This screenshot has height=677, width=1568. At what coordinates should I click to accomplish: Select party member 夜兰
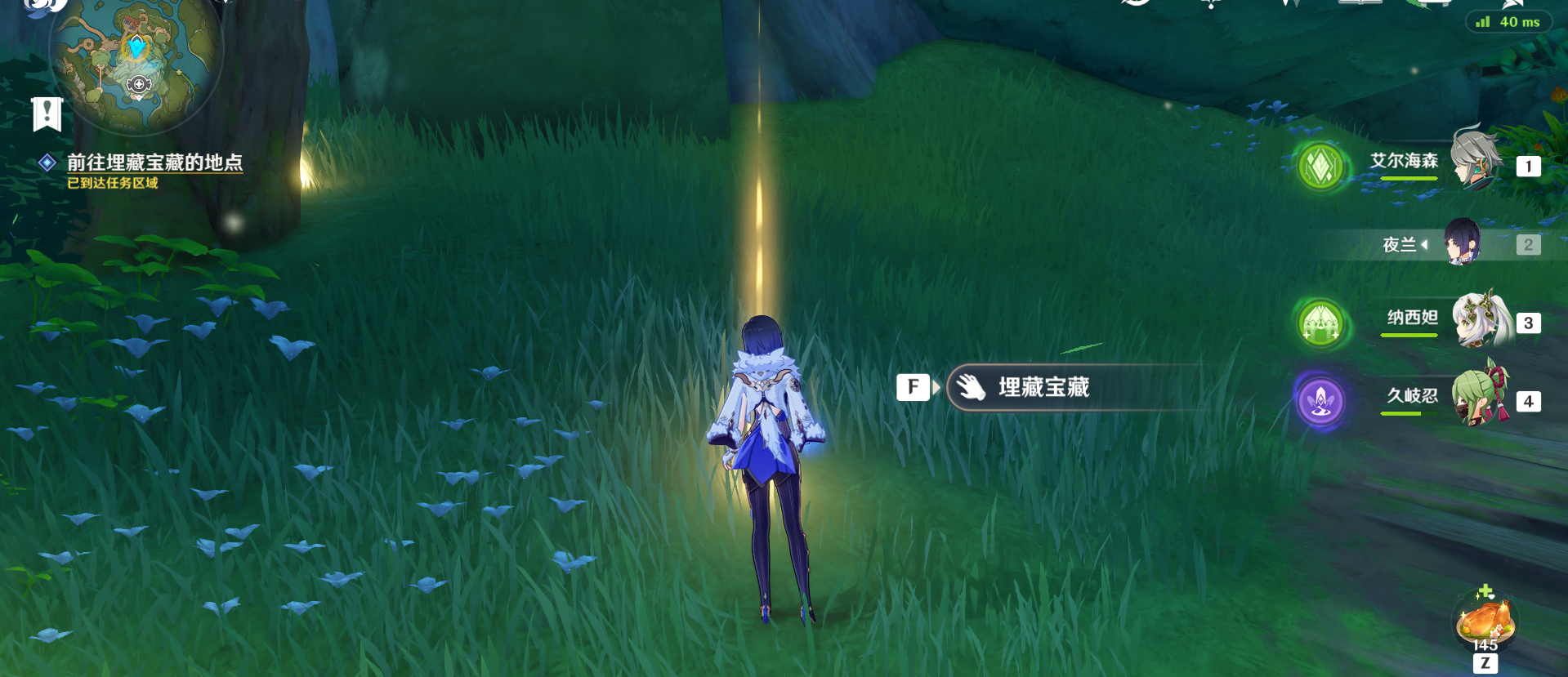tap(1460, 243)
